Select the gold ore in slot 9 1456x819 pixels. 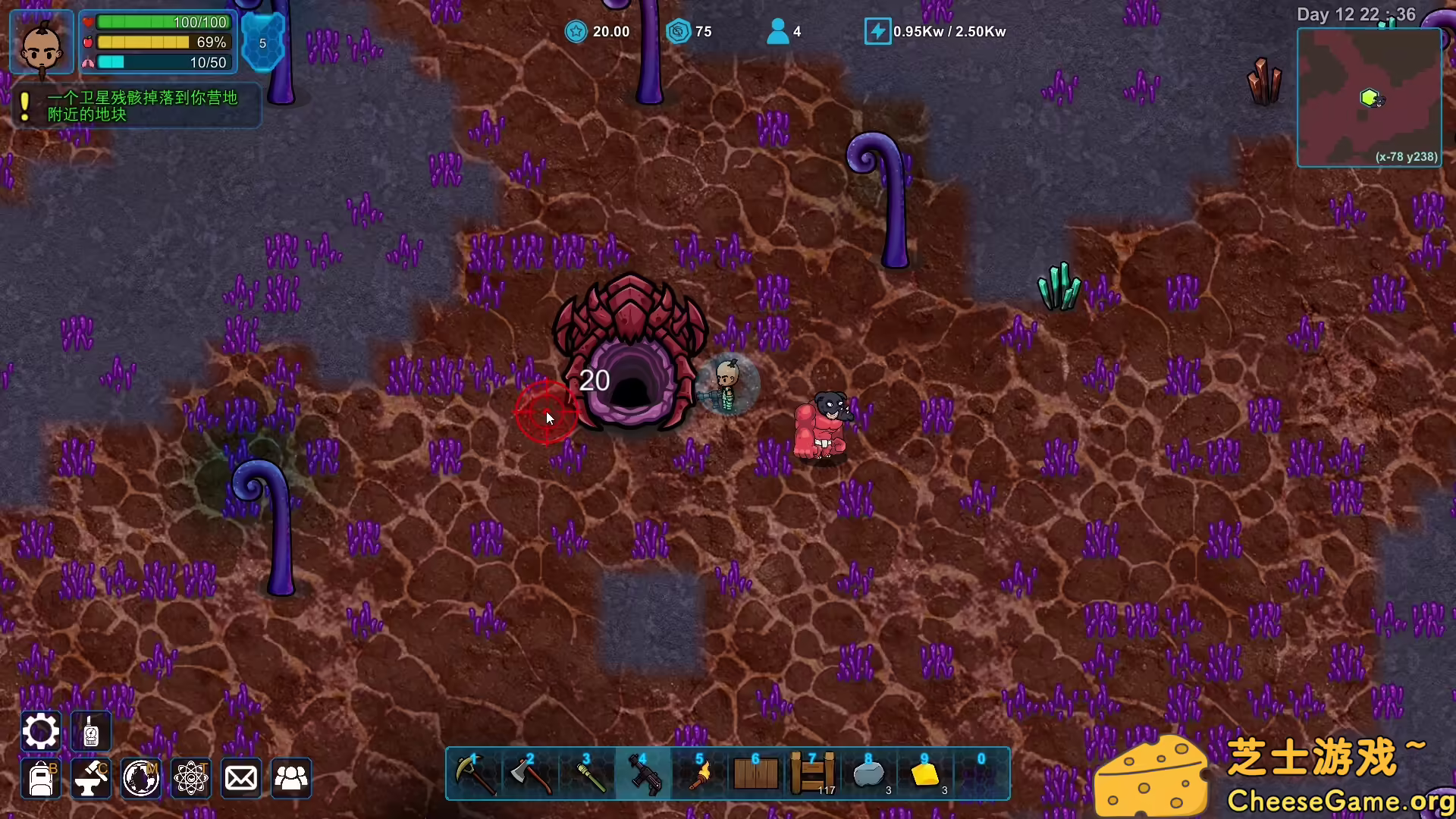click(925, 774)
